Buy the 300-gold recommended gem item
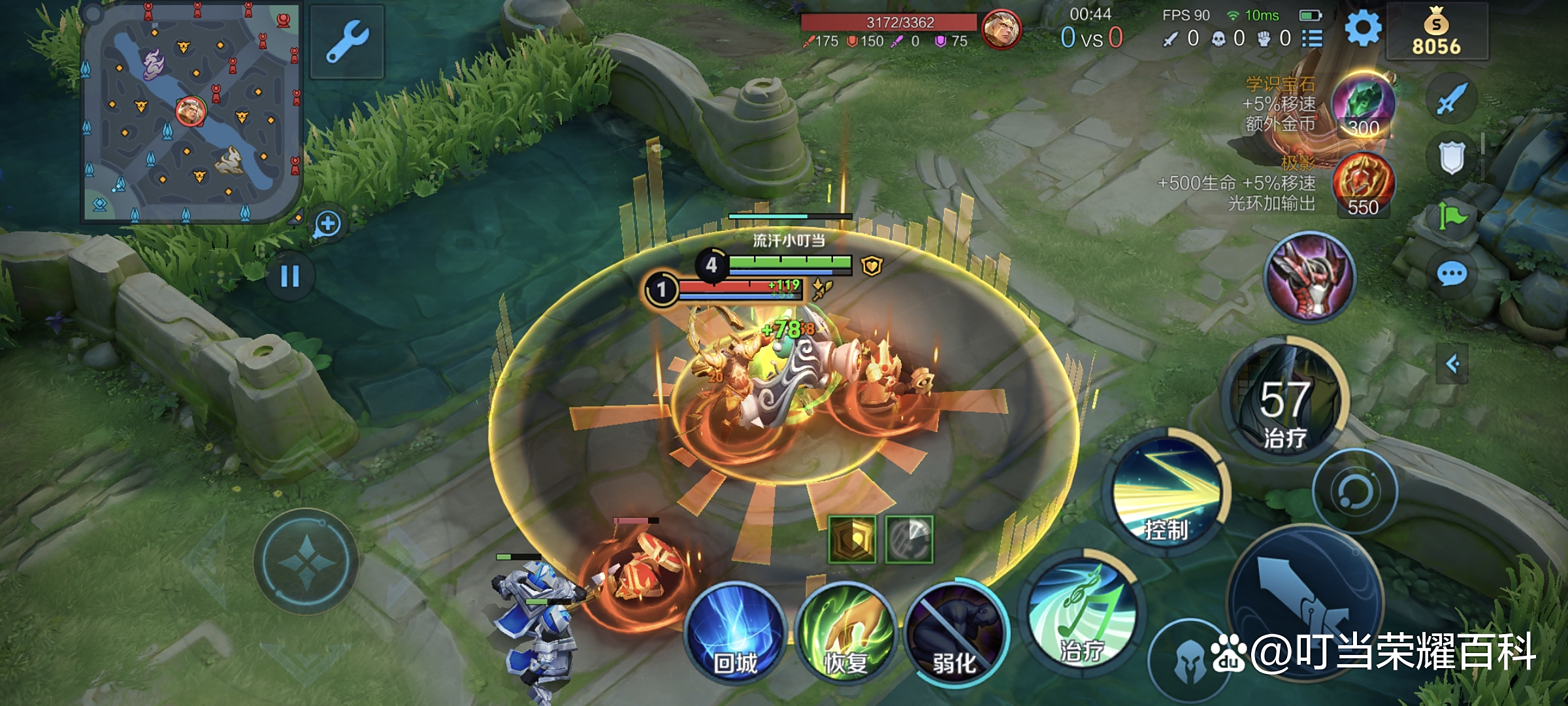The image size is (1568, 706). [x=1363, y=106]
